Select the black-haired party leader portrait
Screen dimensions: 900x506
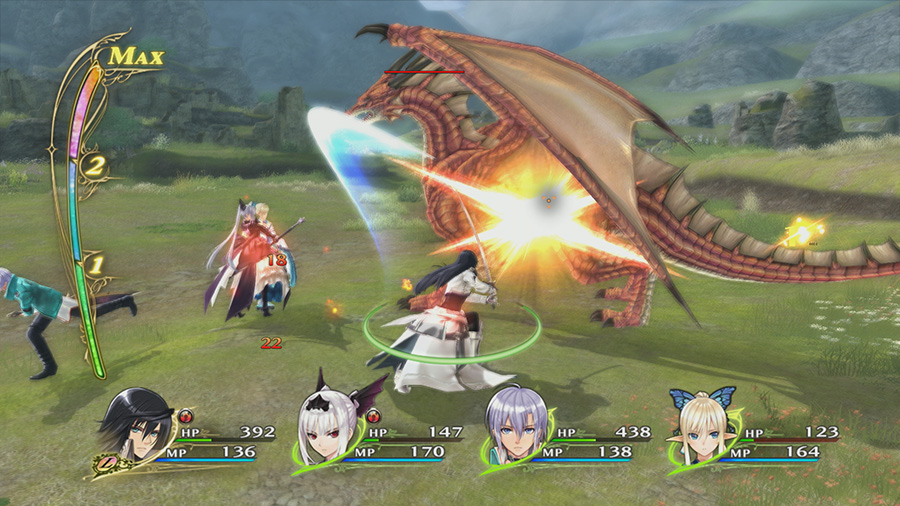(138, 425)
